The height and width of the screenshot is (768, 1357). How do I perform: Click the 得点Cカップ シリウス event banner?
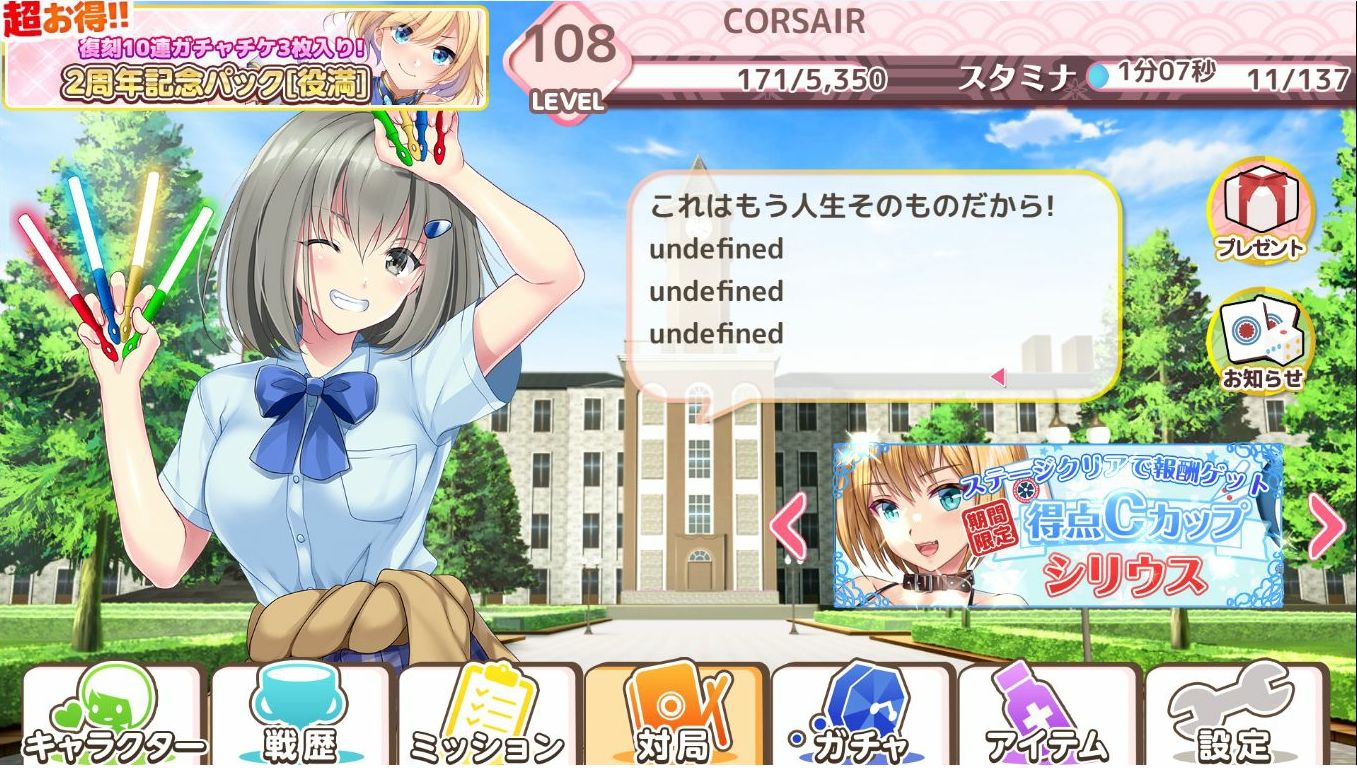pos(1058,525)
